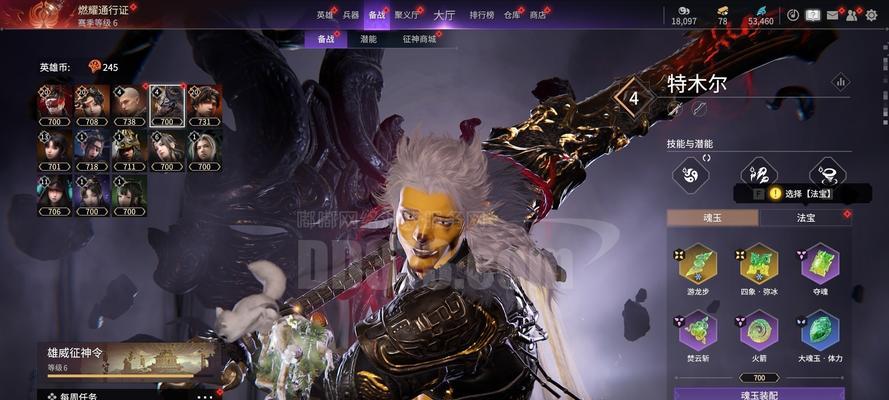Go to the 聚义厅 menu

[x=406, y=15]
